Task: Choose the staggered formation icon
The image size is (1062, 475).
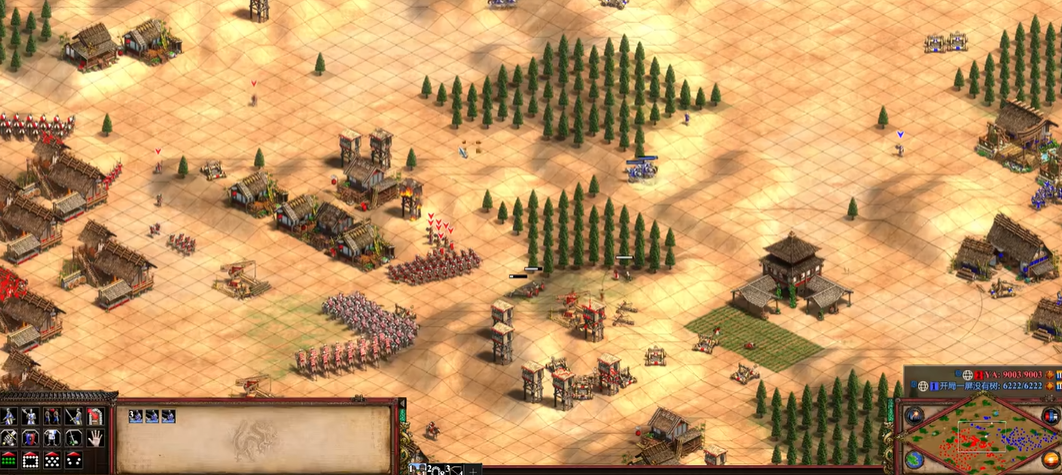Action: tap(53, 461)
